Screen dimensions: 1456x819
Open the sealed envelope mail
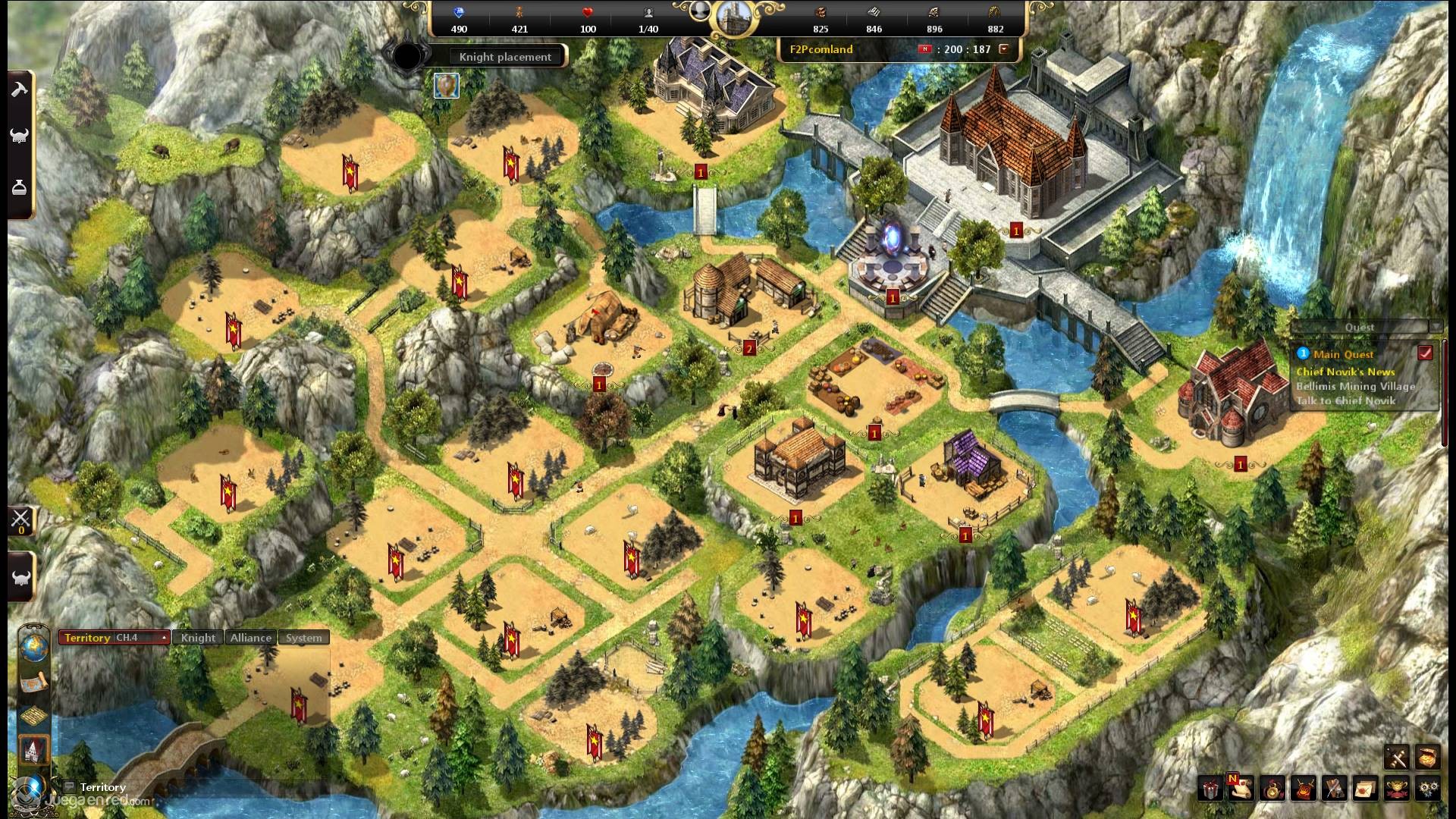(1365, 789)
